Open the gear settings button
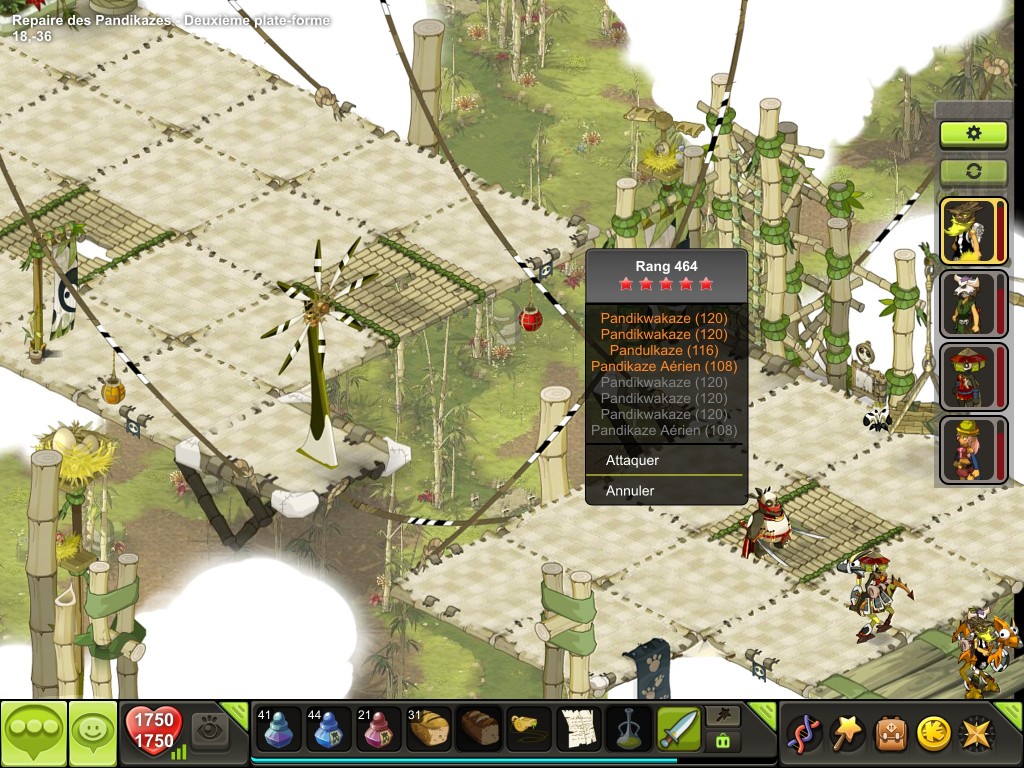The height and width of the screenshot is (768, 1024). [x=973, y=133]
